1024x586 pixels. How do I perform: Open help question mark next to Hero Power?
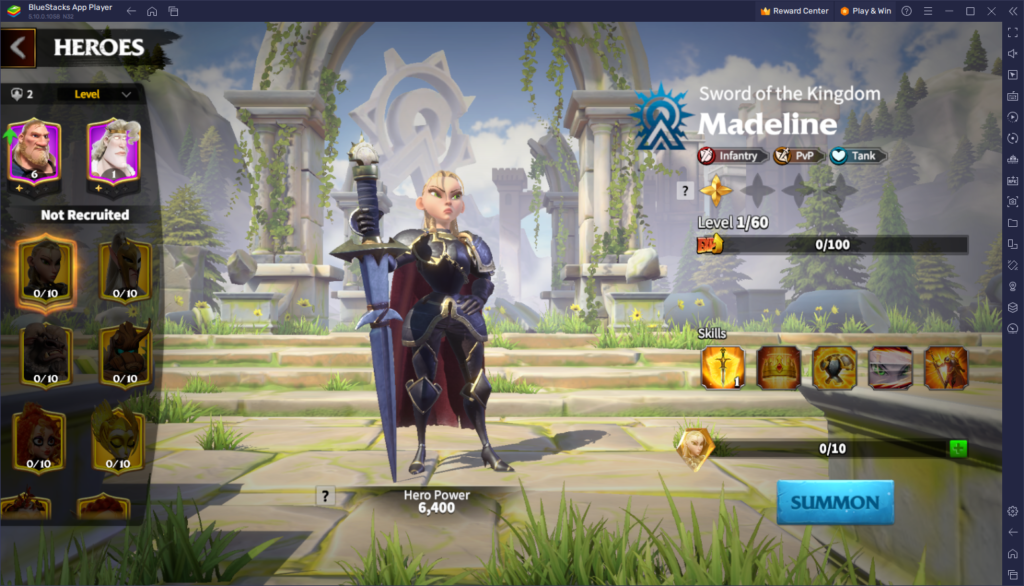tap(325, 496)
